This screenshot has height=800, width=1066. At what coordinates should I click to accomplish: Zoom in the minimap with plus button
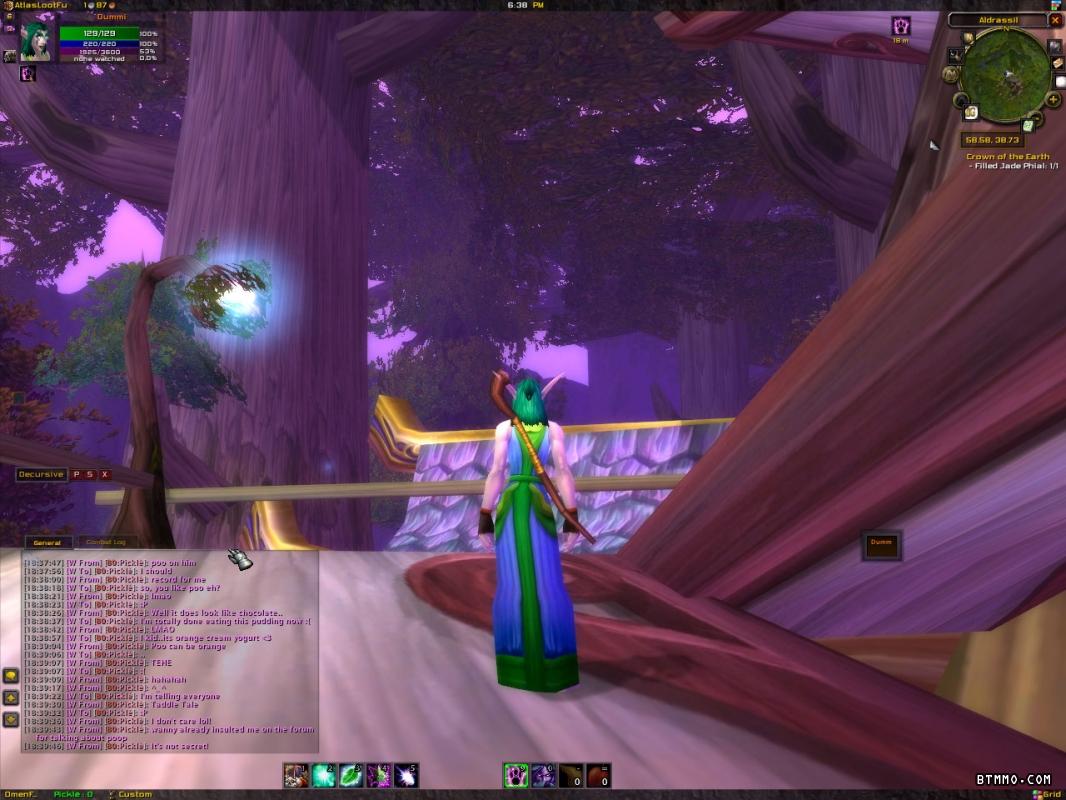pos(1054,100)
